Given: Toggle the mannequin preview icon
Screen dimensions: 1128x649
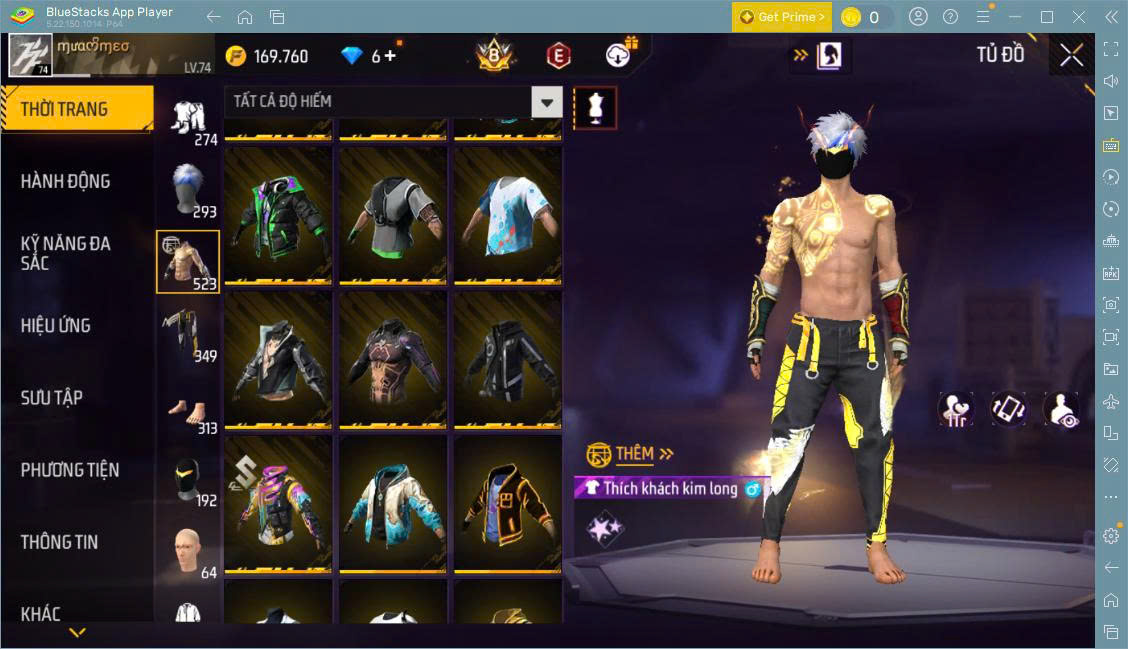Looking at the screenshot, I should tap(595, 107).
